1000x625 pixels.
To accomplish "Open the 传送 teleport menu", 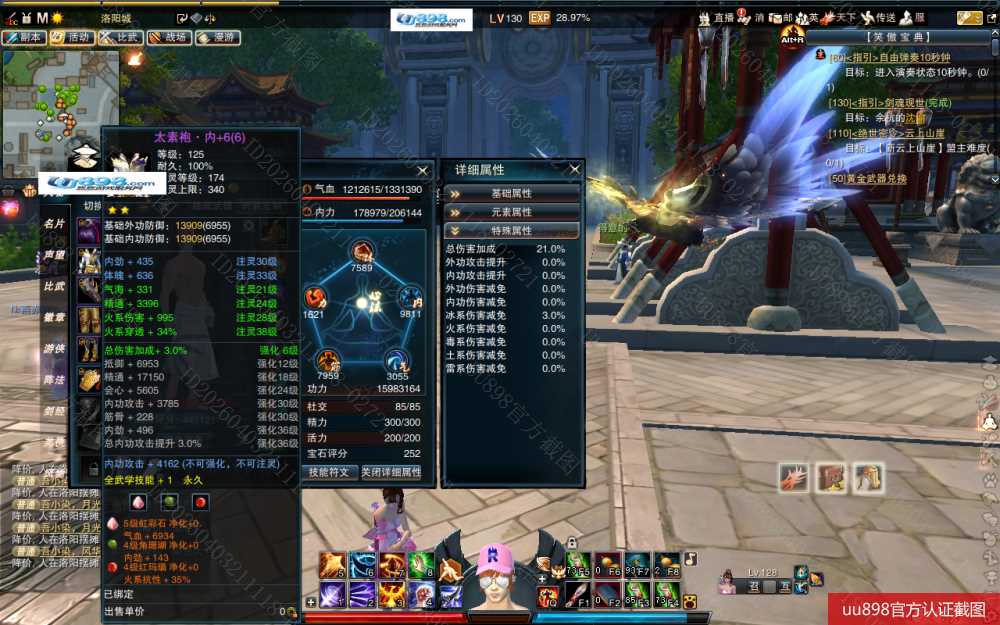I will pyautogui.click(x=879, y=18).
